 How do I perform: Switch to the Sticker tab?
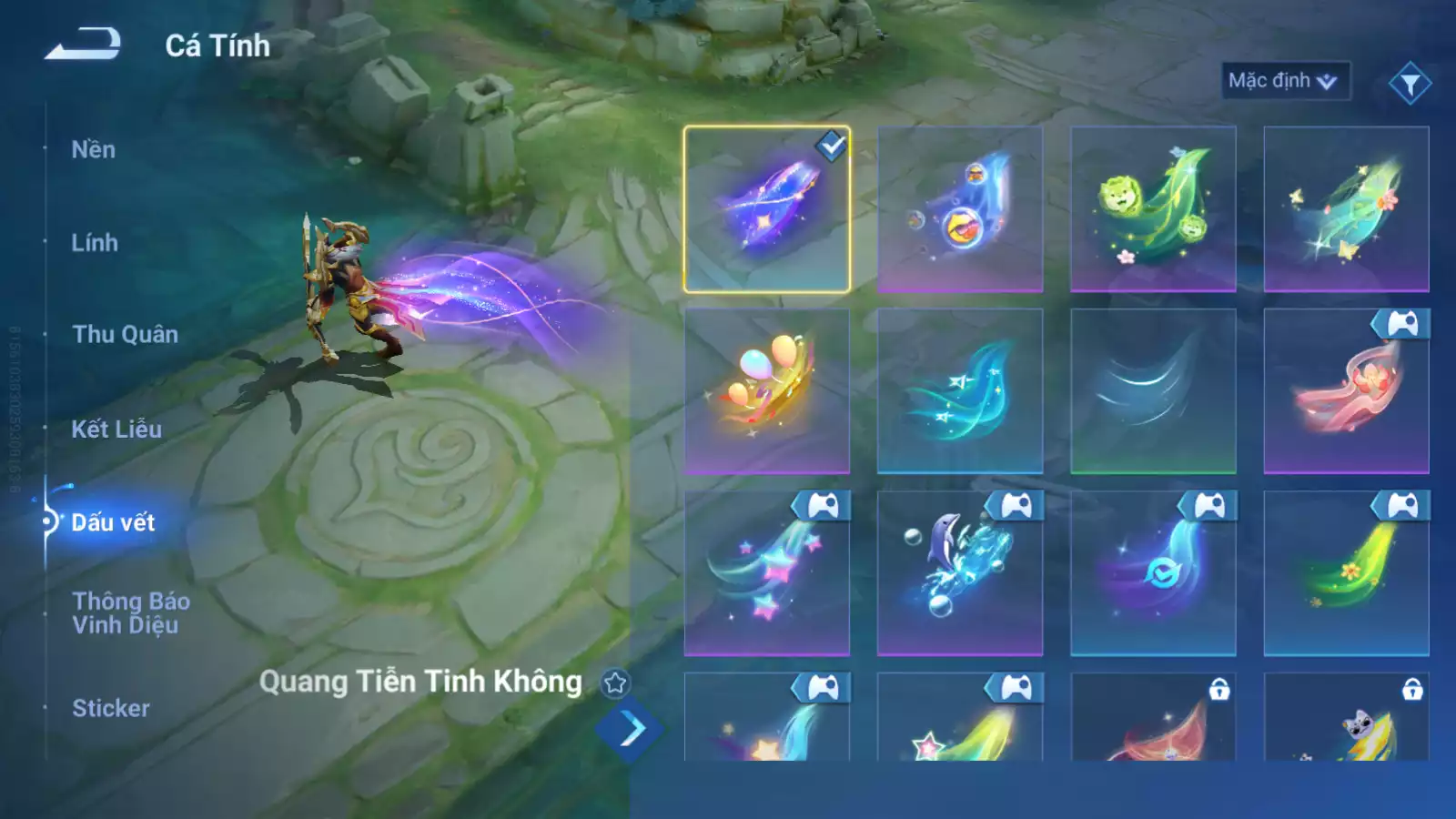tap(111, 708)
